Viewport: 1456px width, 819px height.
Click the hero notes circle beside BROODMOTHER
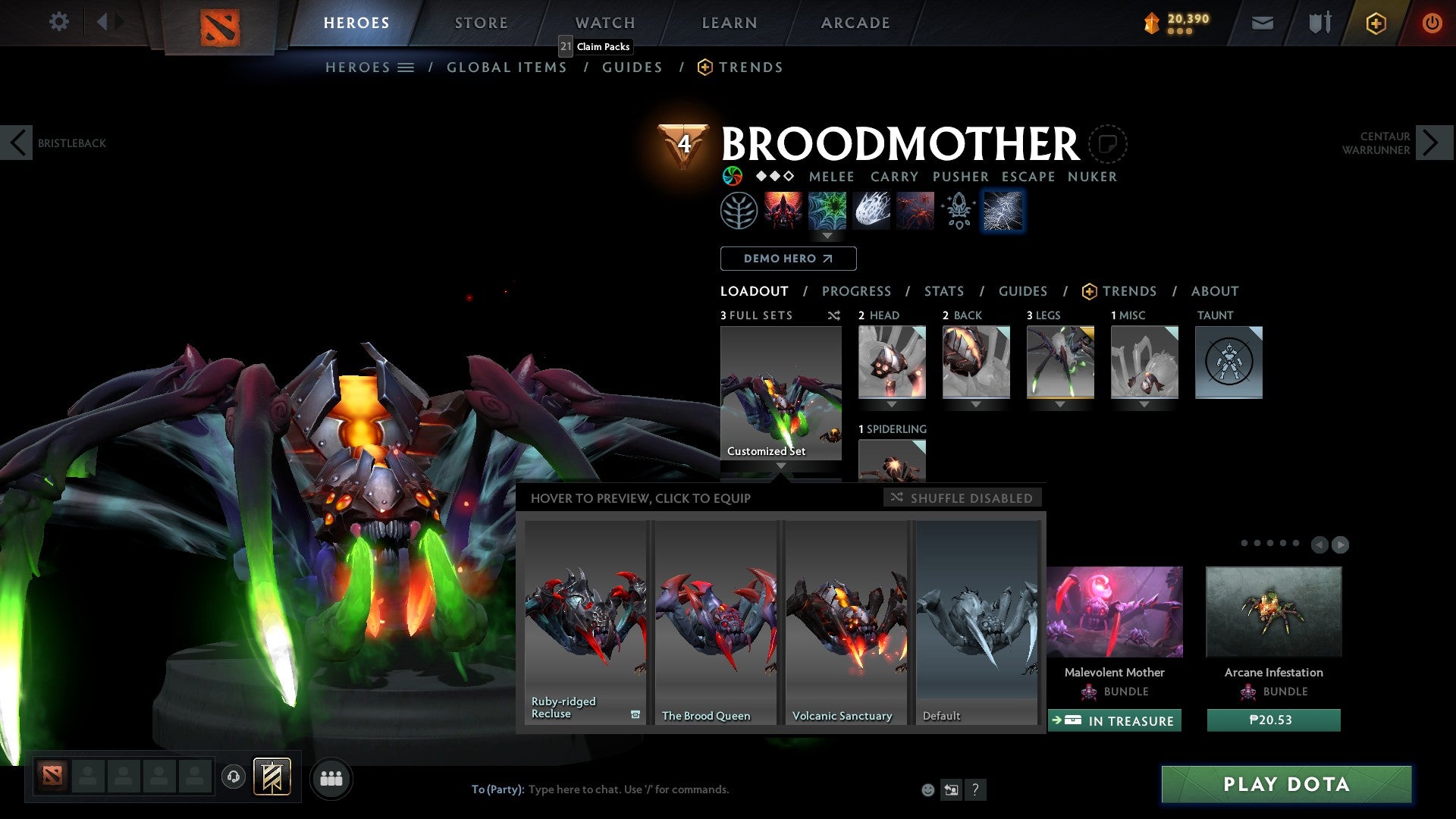coord(1108,143)
